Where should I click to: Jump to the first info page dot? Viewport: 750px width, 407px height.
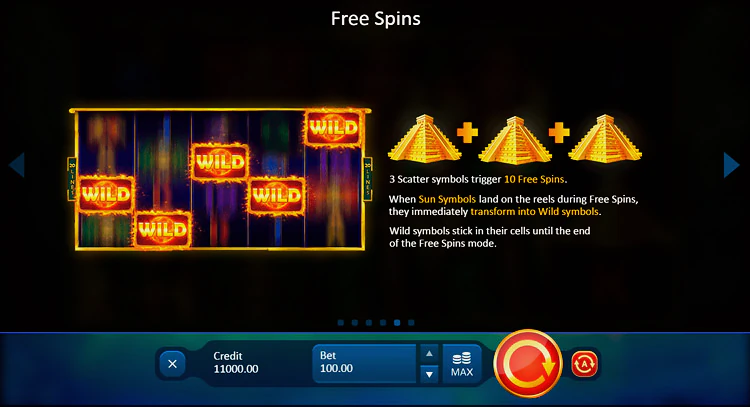341,323
